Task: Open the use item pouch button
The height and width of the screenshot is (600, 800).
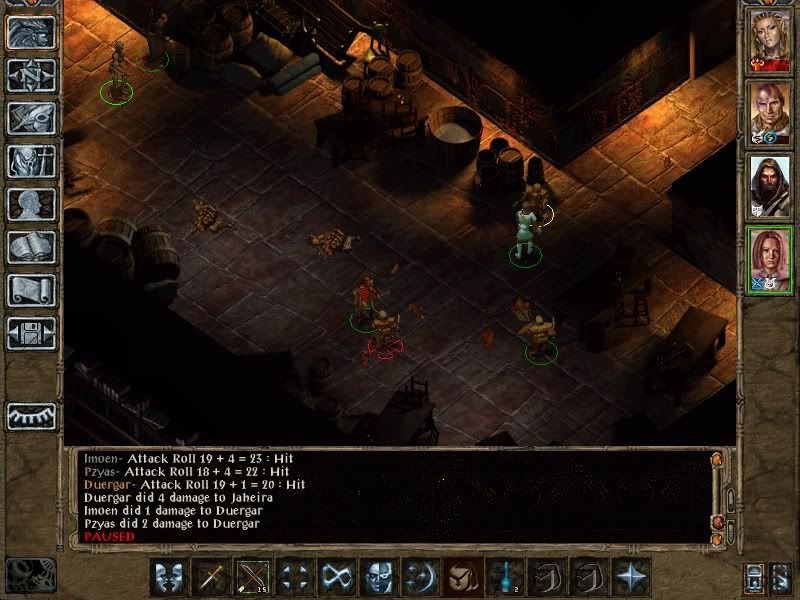Action: click(x=460, y=577)
